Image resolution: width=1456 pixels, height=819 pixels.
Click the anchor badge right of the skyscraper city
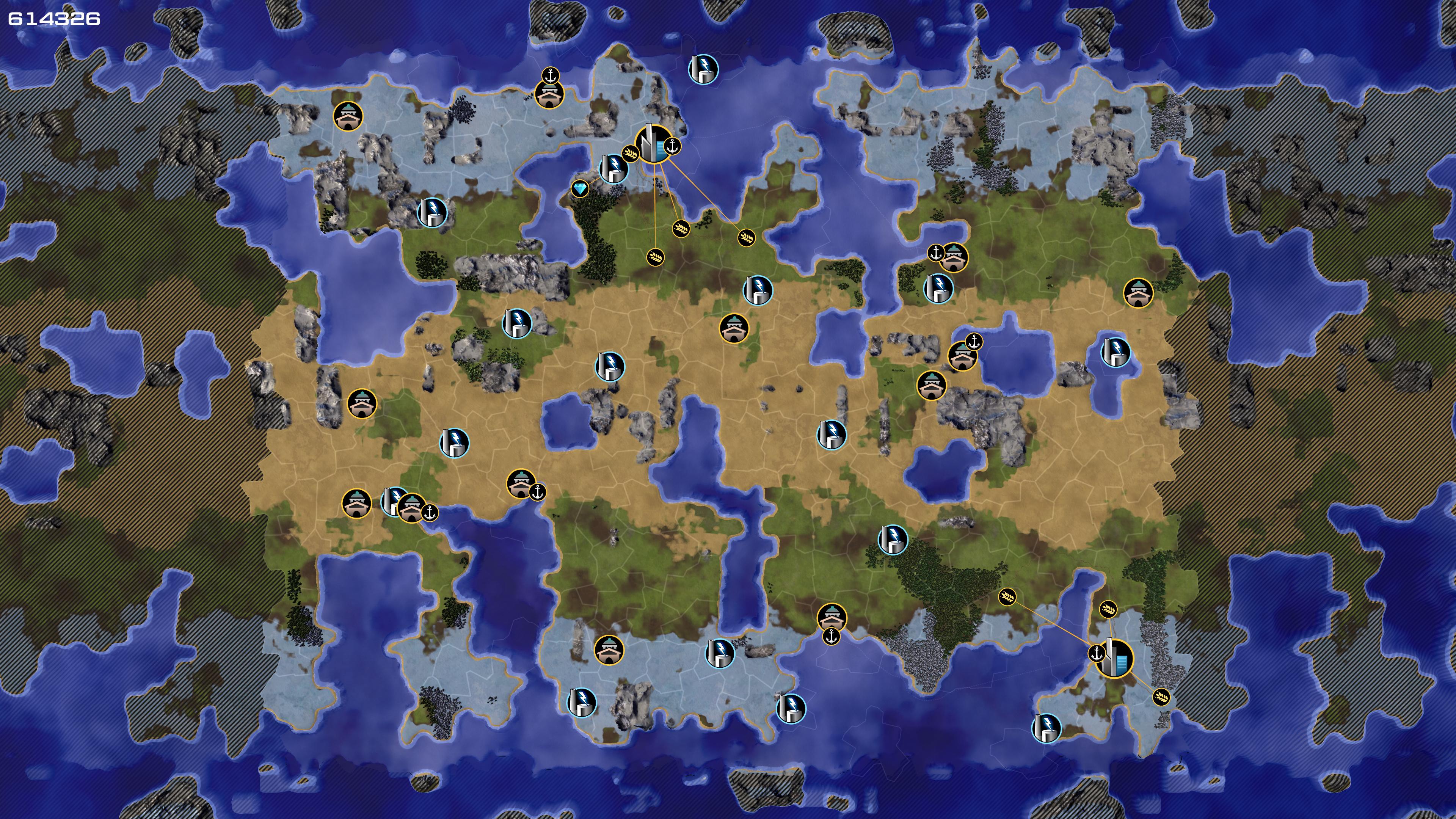click(672, 146)
